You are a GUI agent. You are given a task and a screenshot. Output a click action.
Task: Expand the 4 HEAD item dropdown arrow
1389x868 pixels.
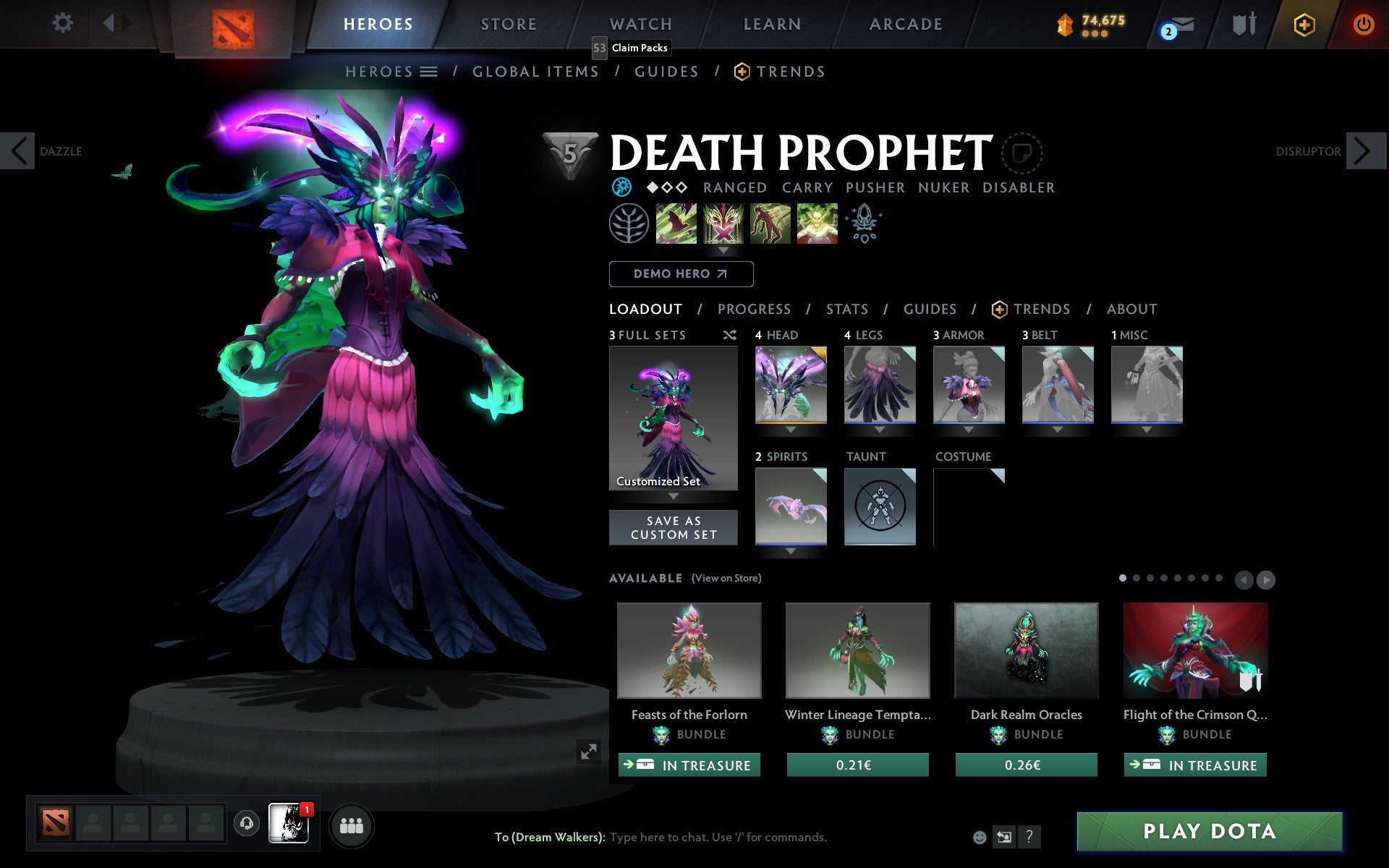coord(789,429)
